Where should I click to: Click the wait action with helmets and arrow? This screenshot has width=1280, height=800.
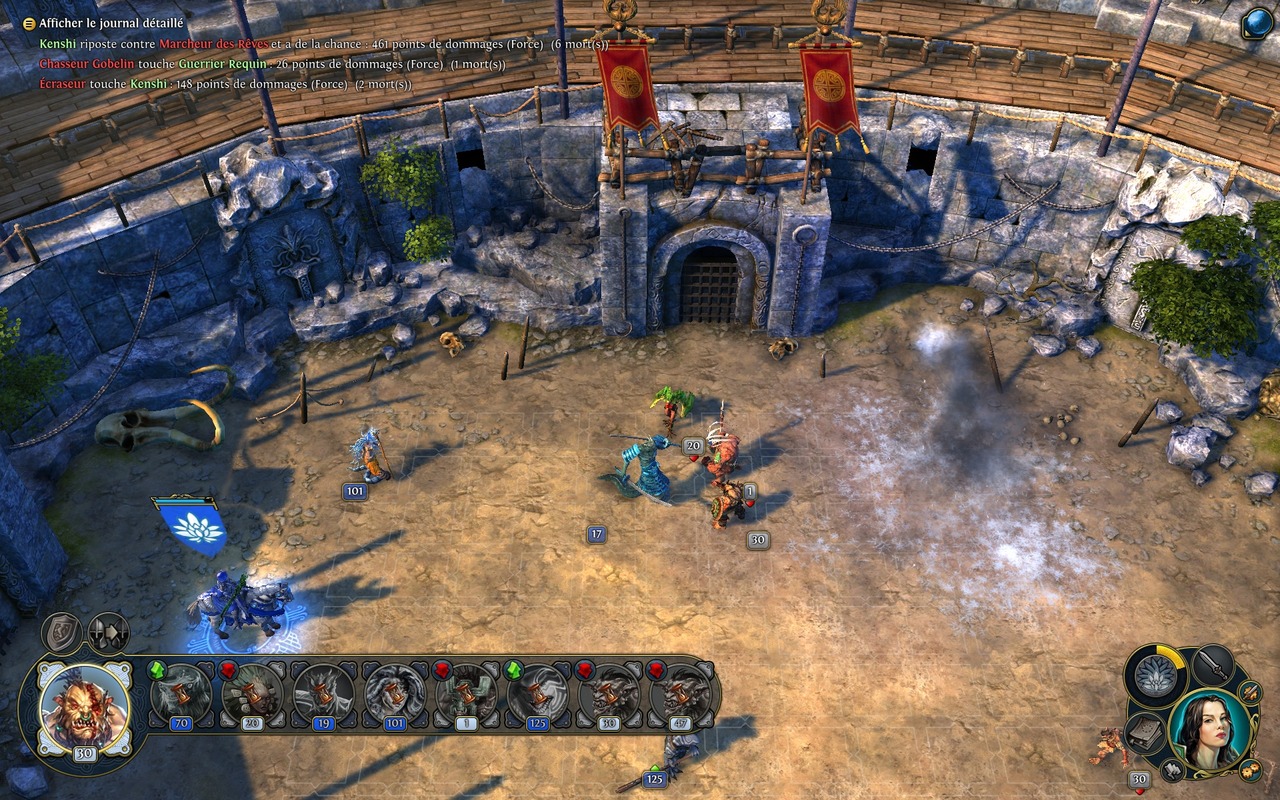[108, 632]
